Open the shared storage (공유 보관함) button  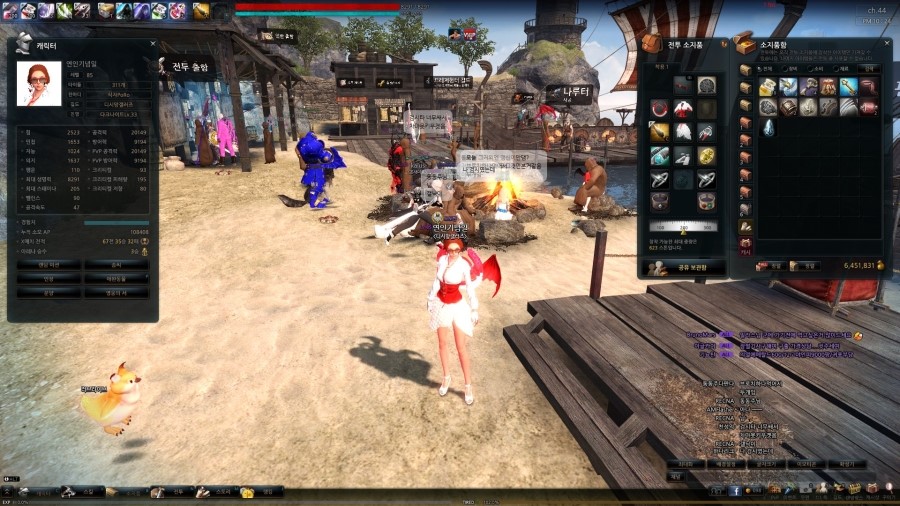[x=683, y=267]
